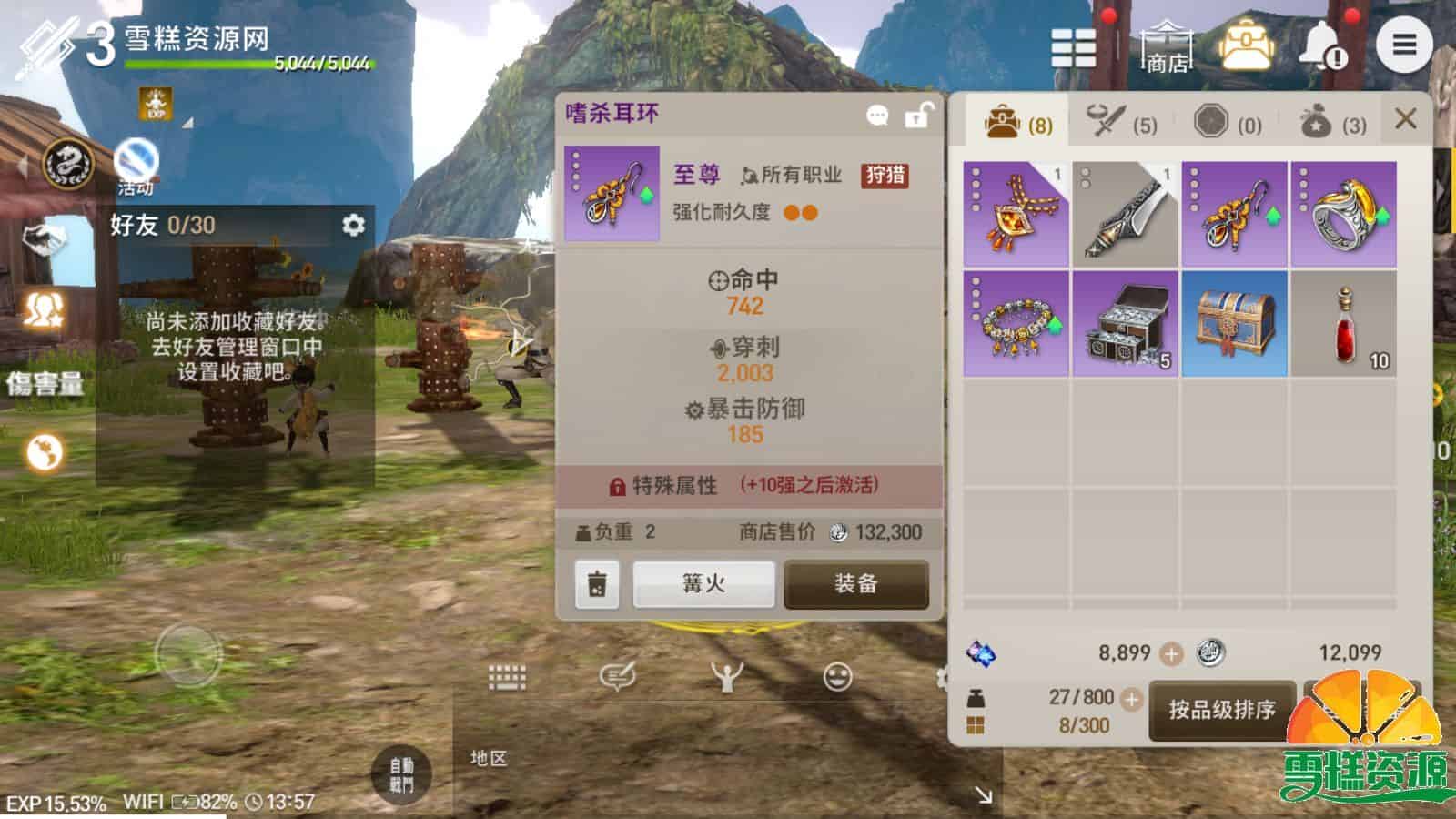Select the silver ring thumbnail in inventory
The width and height of the screenshot is (1456, 819).
[x=1344, y=211]
